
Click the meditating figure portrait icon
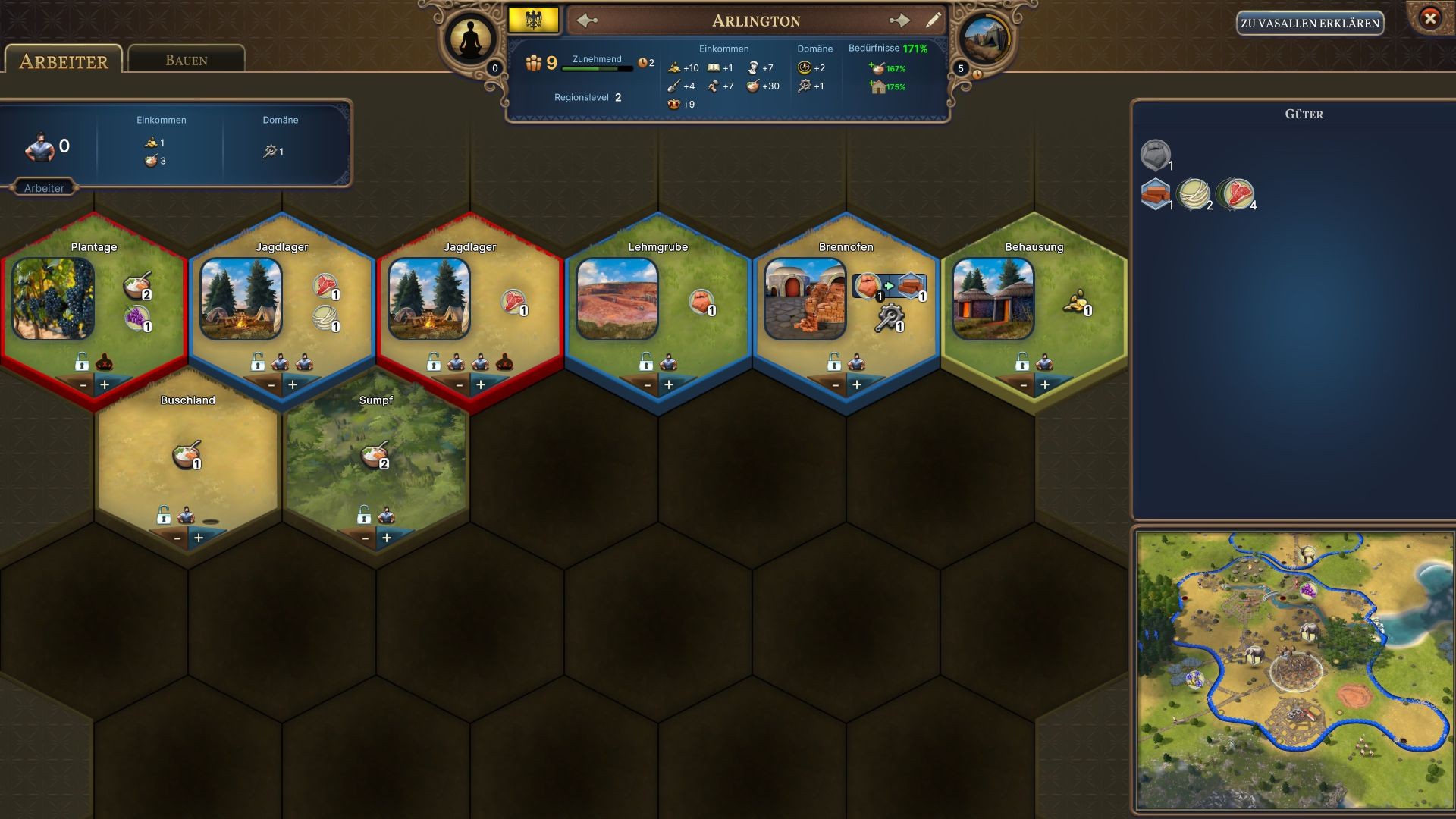(x=470, y=38)
